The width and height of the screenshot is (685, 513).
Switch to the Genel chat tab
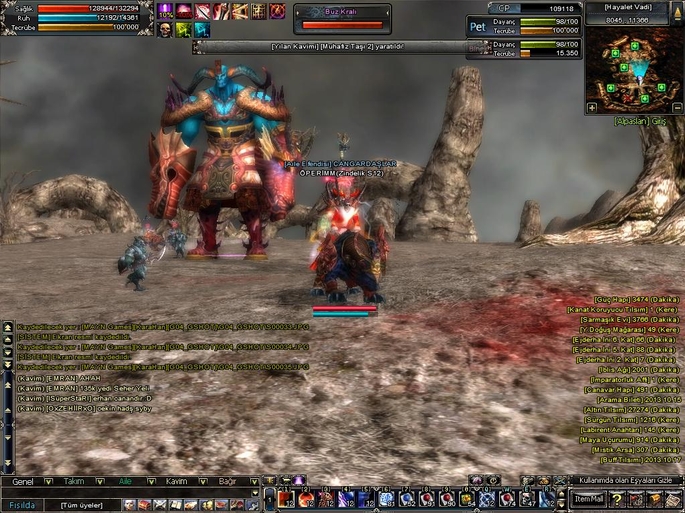click(x=22, y=481)
